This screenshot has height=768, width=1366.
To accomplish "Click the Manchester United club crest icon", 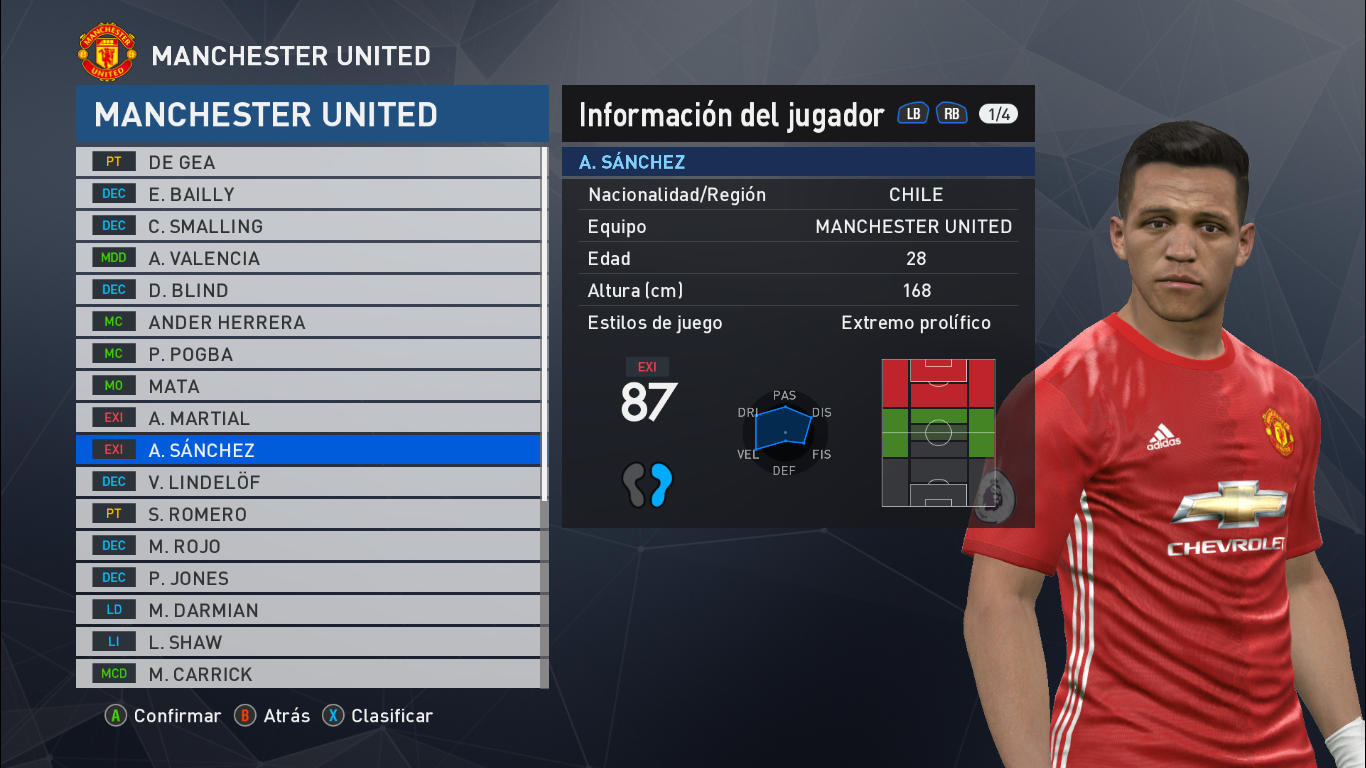I will (x=106, y=52).
